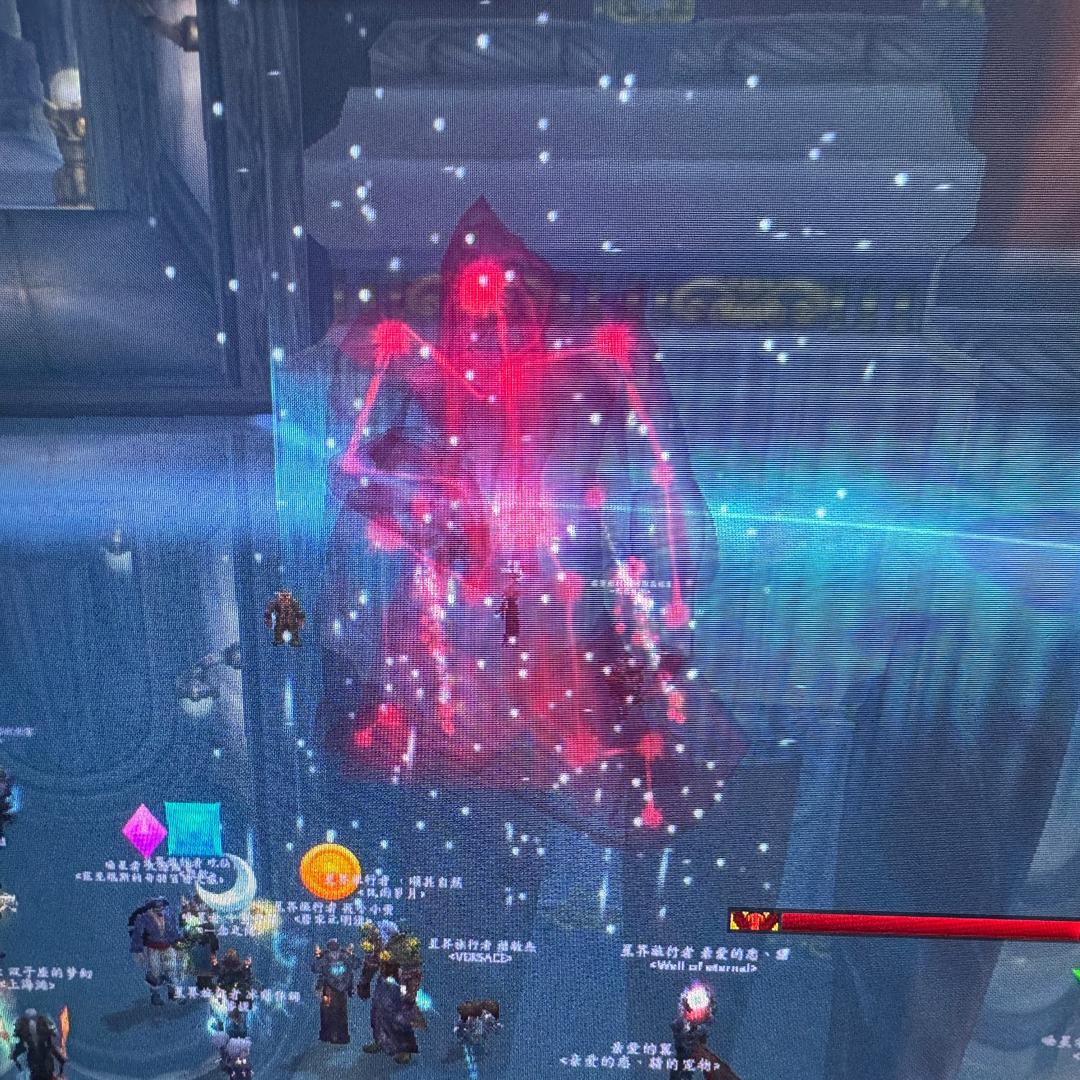This screenshot has height=1080, width=1080.
Task: Click the orange circle raid marker
Action: click(x=330, y=871)
